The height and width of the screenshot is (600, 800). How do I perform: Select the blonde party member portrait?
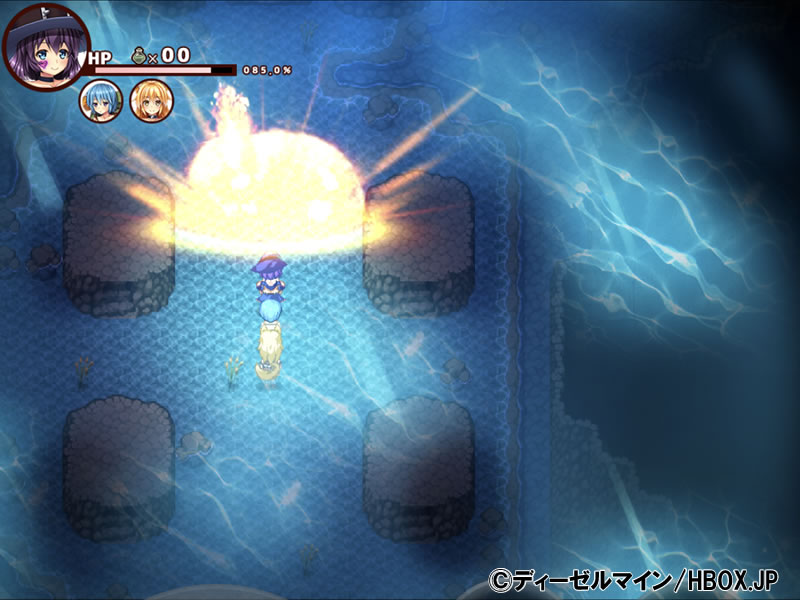pyautogui.click(x=151, y=101)
